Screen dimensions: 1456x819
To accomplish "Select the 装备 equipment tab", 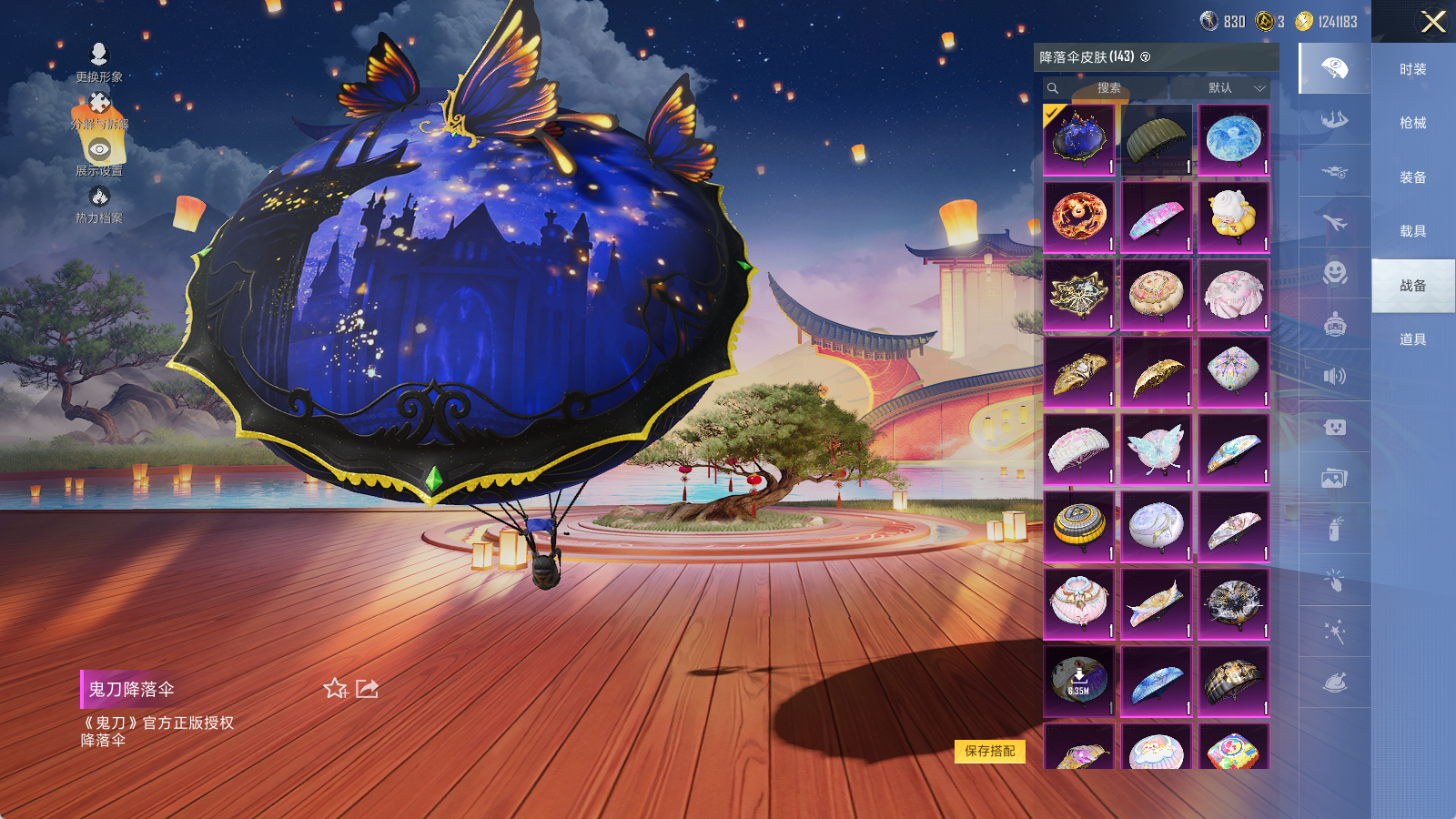I will [1412, 177].
